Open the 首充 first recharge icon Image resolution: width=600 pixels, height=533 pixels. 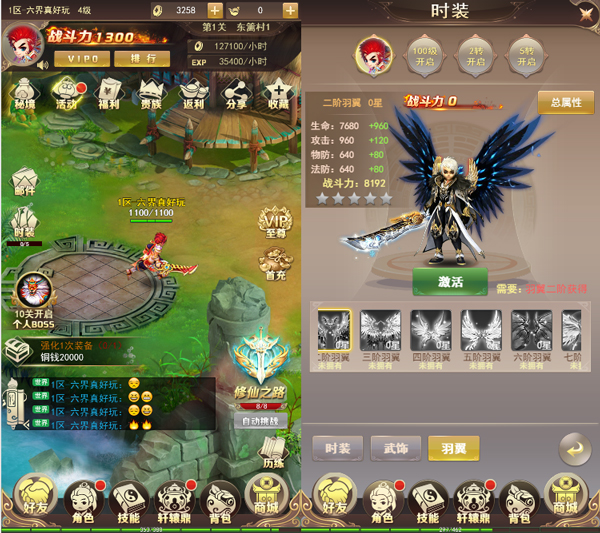(276, 264)
